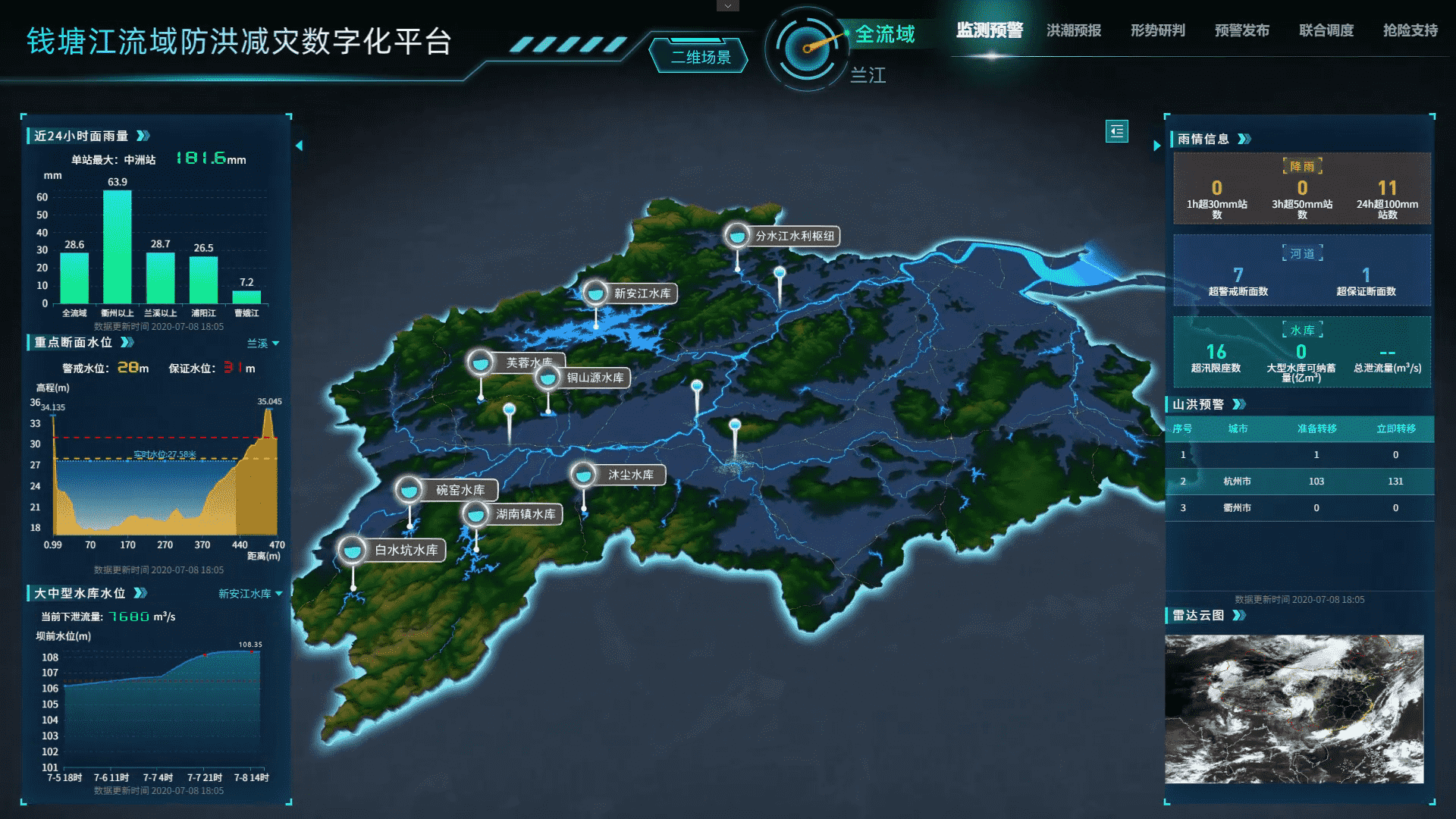Open the 洪潮预报 tab
This screenshot has width=1456, height=819.
1074,30
